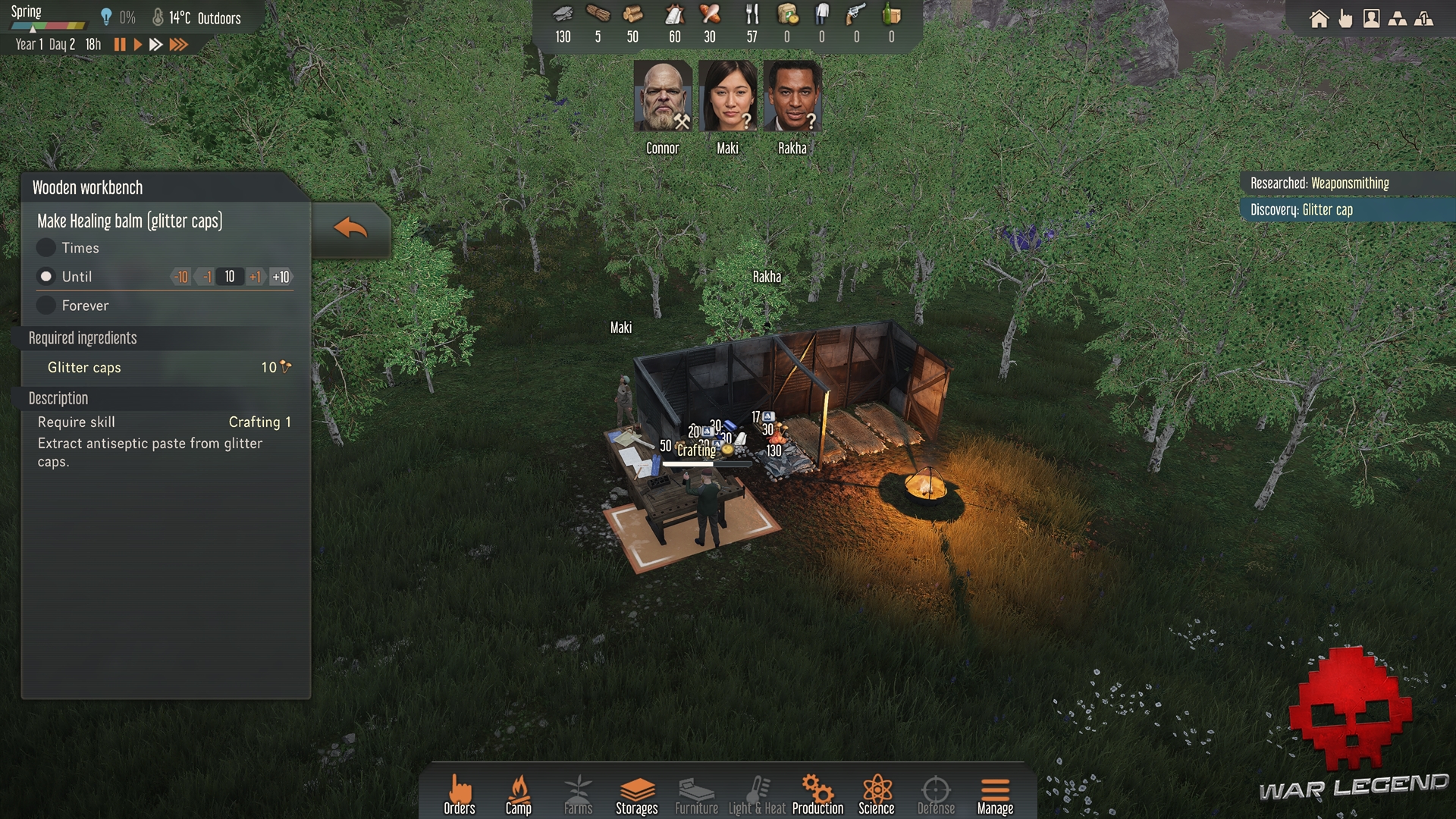Open the Orders menu

[460, 795]
